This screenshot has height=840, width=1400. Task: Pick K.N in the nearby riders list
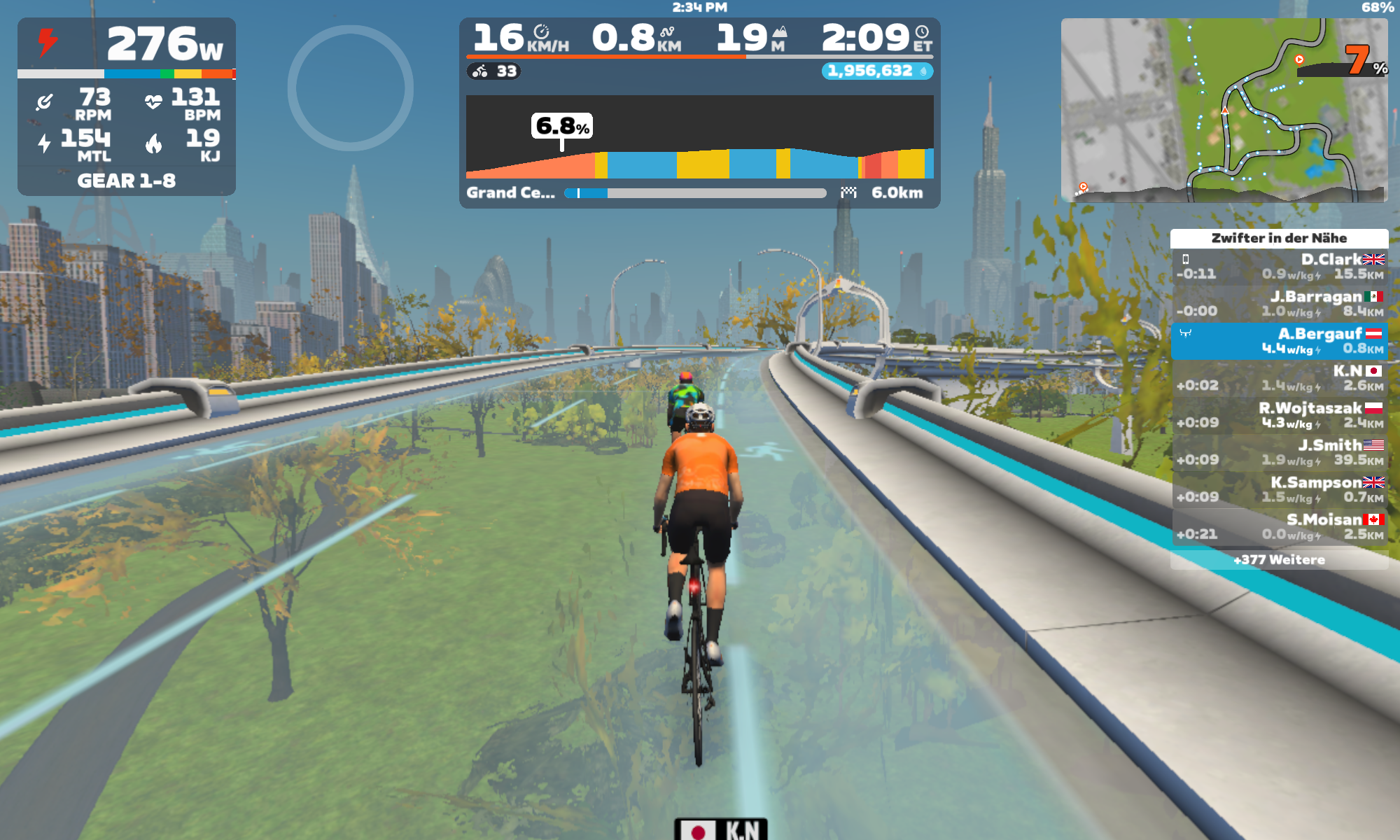pyautogui.click(x=1279, y=378)
